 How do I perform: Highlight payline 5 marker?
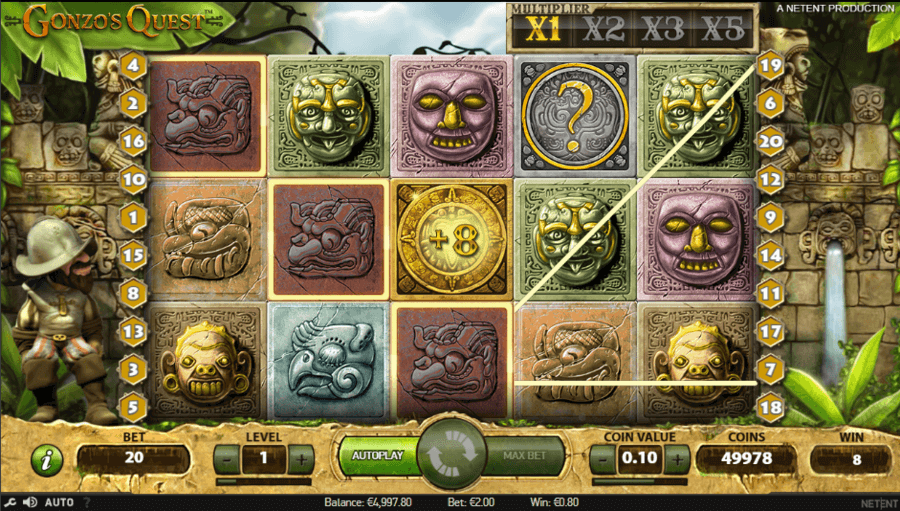pos(134,406)
